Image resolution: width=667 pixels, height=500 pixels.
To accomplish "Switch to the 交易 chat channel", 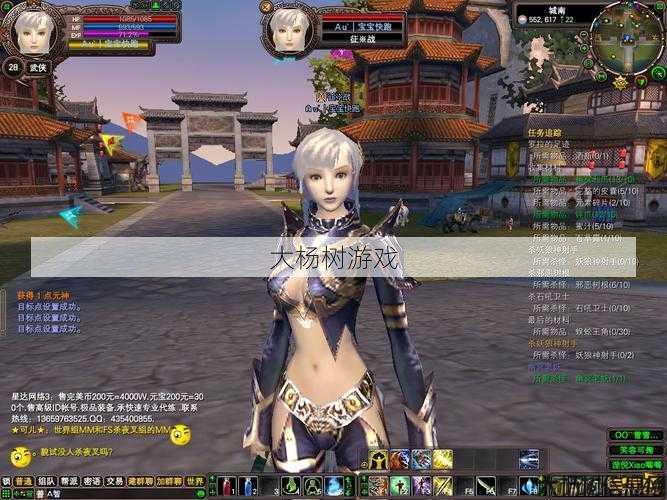I will (116, 481).
